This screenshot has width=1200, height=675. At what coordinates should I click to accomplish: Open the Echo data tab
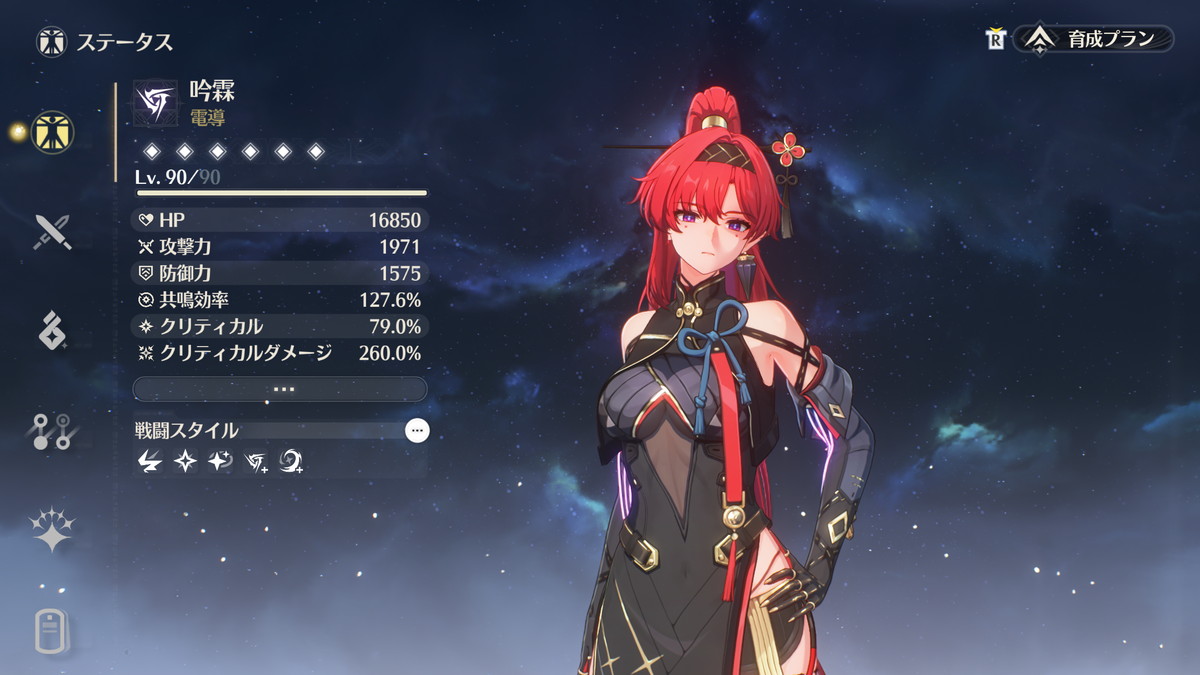[52, 330]
